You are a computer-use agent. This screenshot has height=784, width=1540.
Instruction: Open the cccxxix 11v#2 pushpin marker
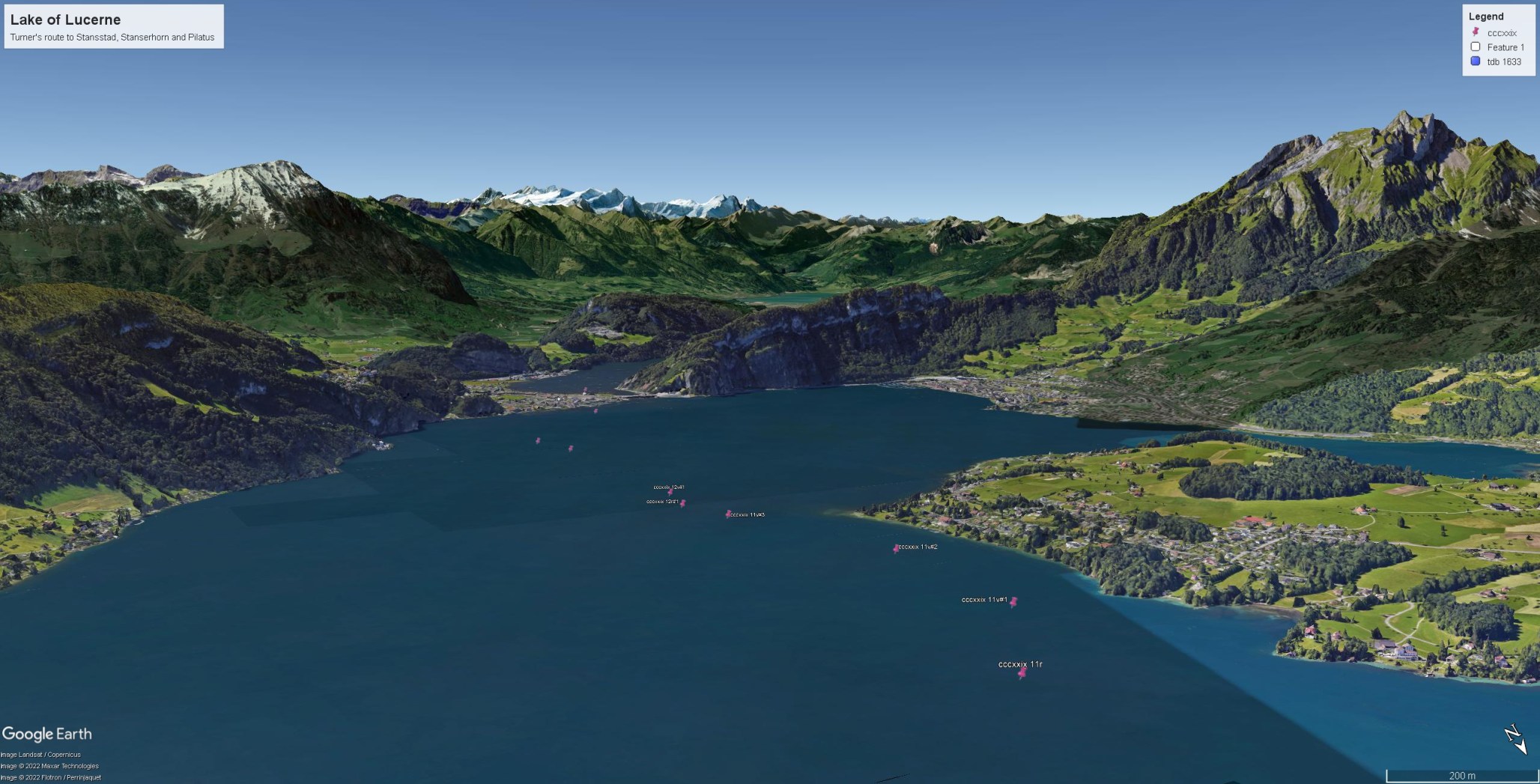[x=896, y=548]
